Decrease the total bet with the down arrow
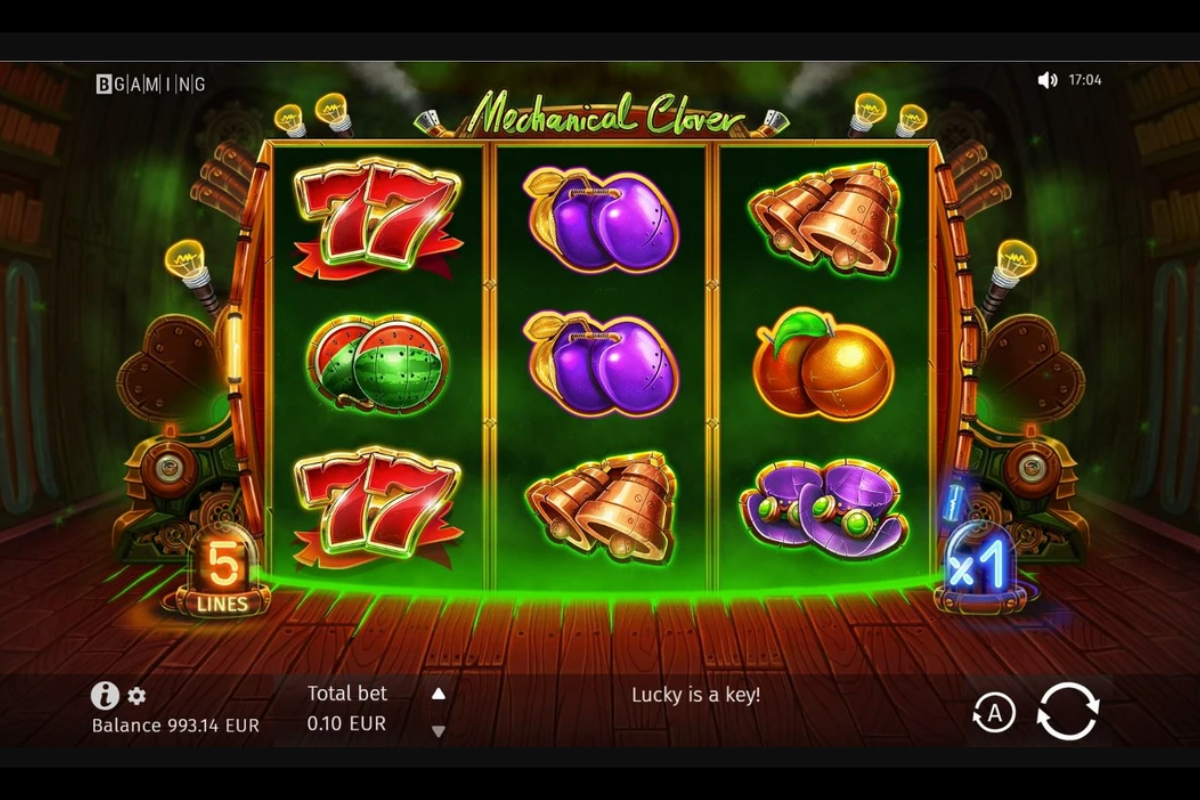 click(x=438, y=731)
